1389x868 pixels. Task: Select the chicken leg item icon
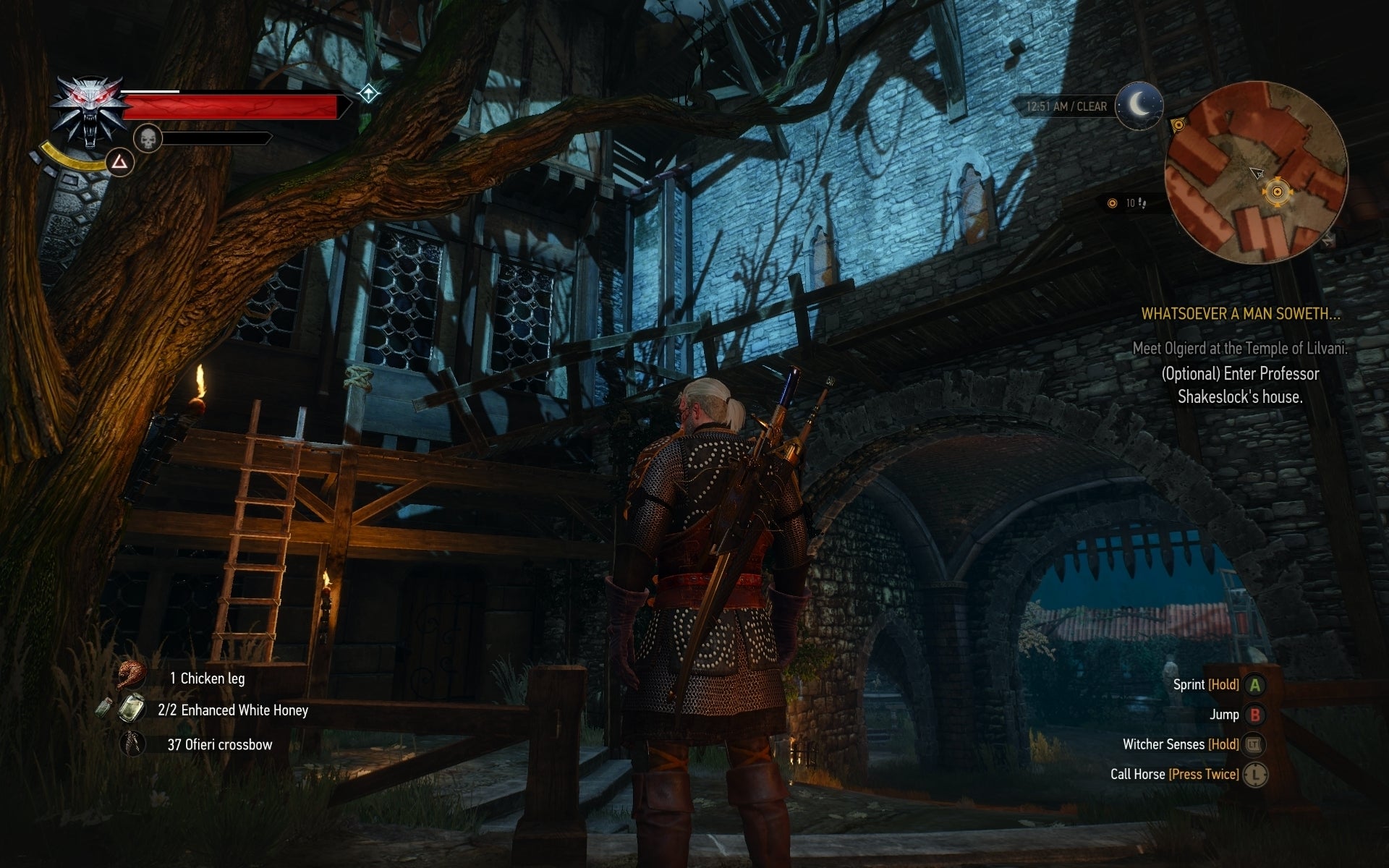(x=130, y=677)
